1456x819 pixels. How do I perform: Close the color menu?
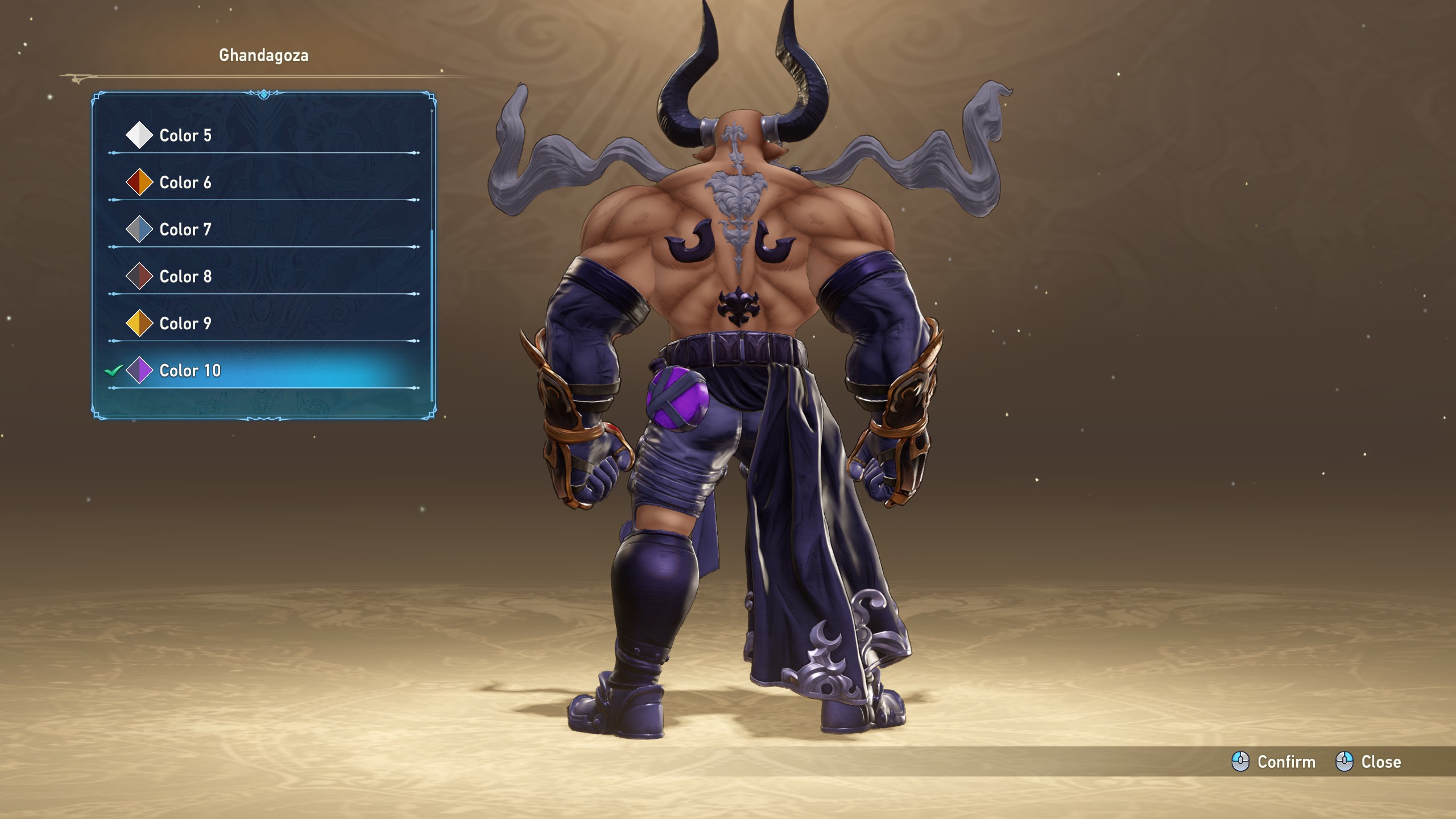[x=1368, y=762]
